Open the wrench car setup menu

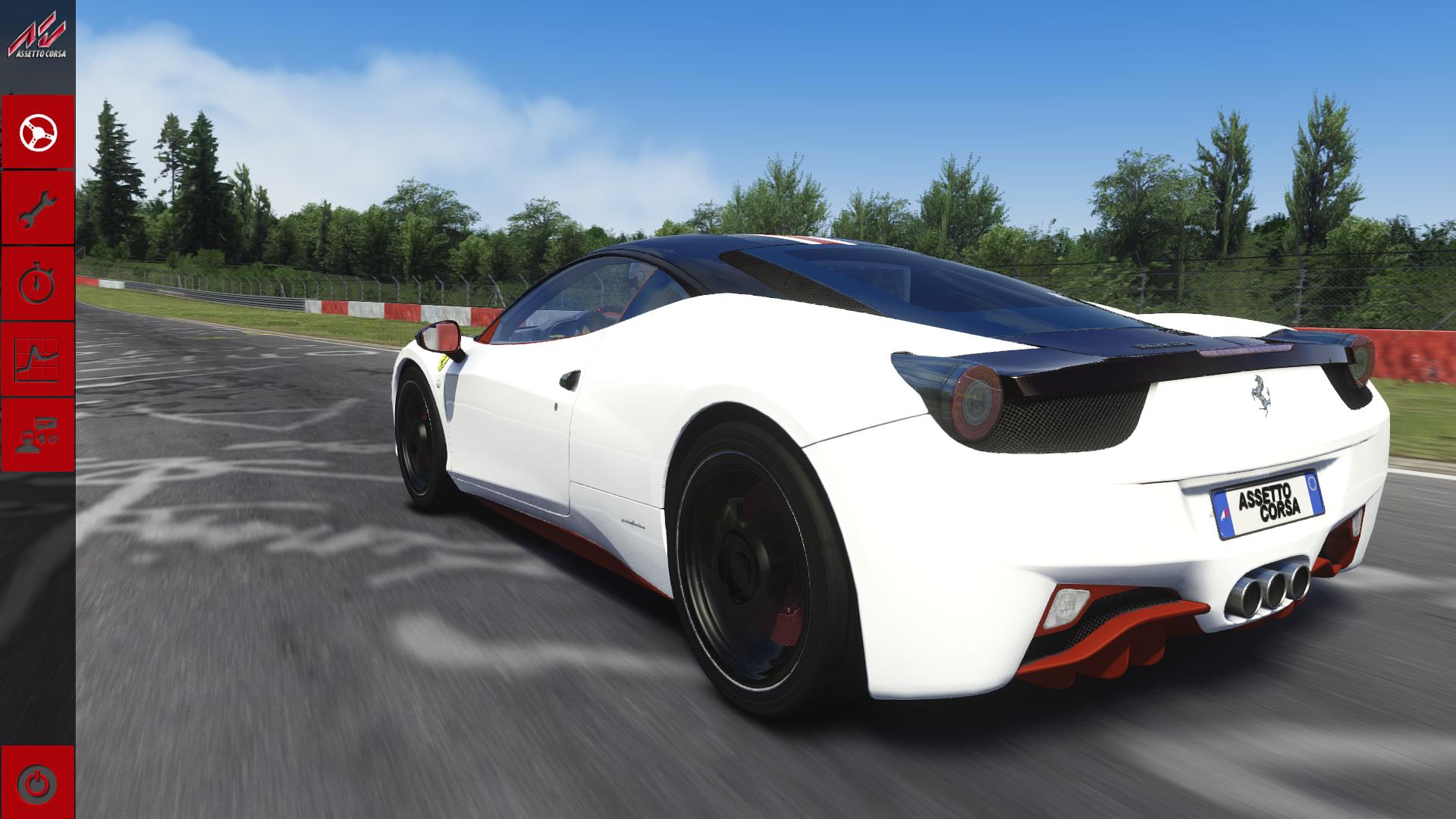(38, 209)
